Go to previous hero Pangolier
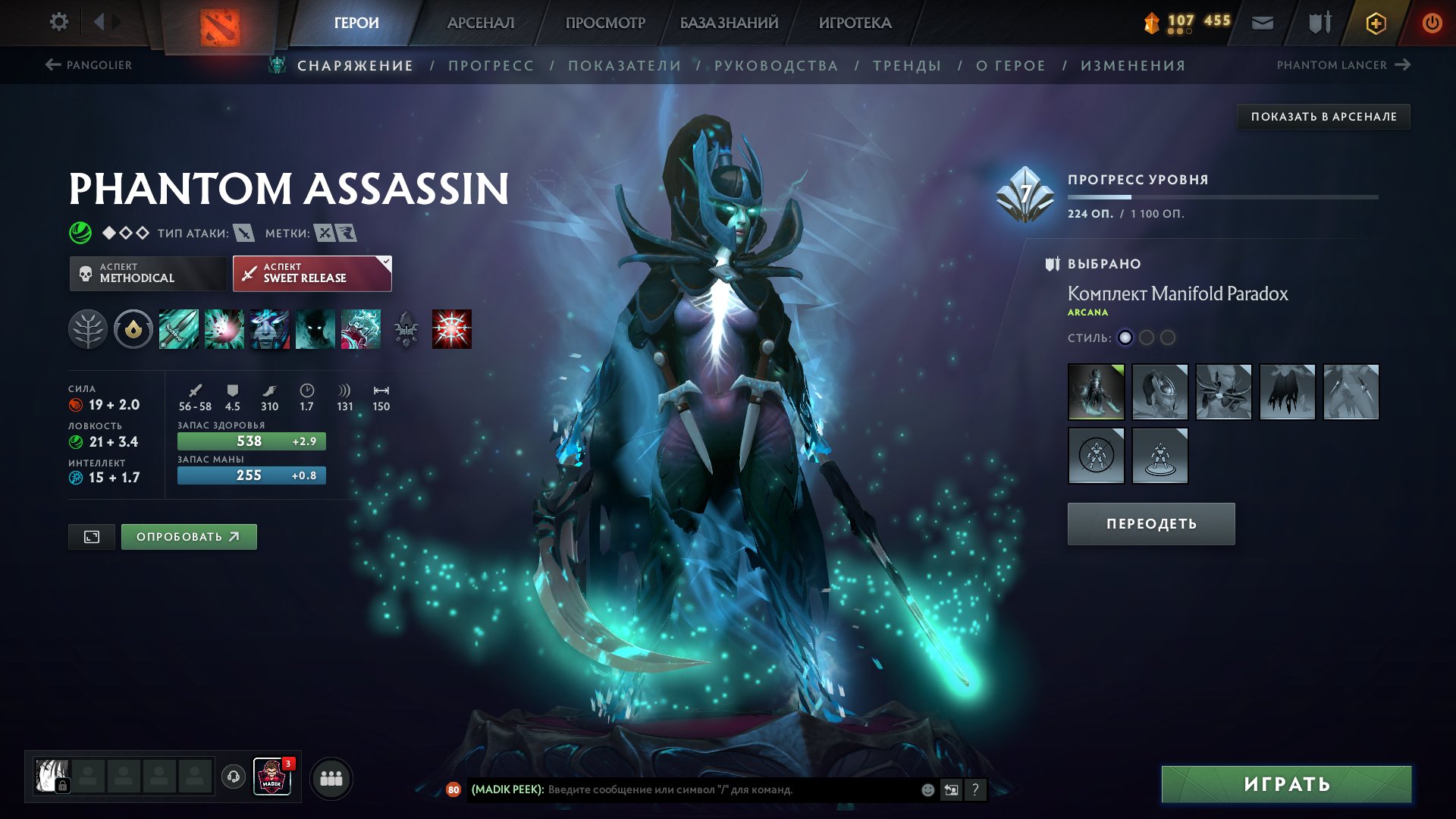 [89, 65]
